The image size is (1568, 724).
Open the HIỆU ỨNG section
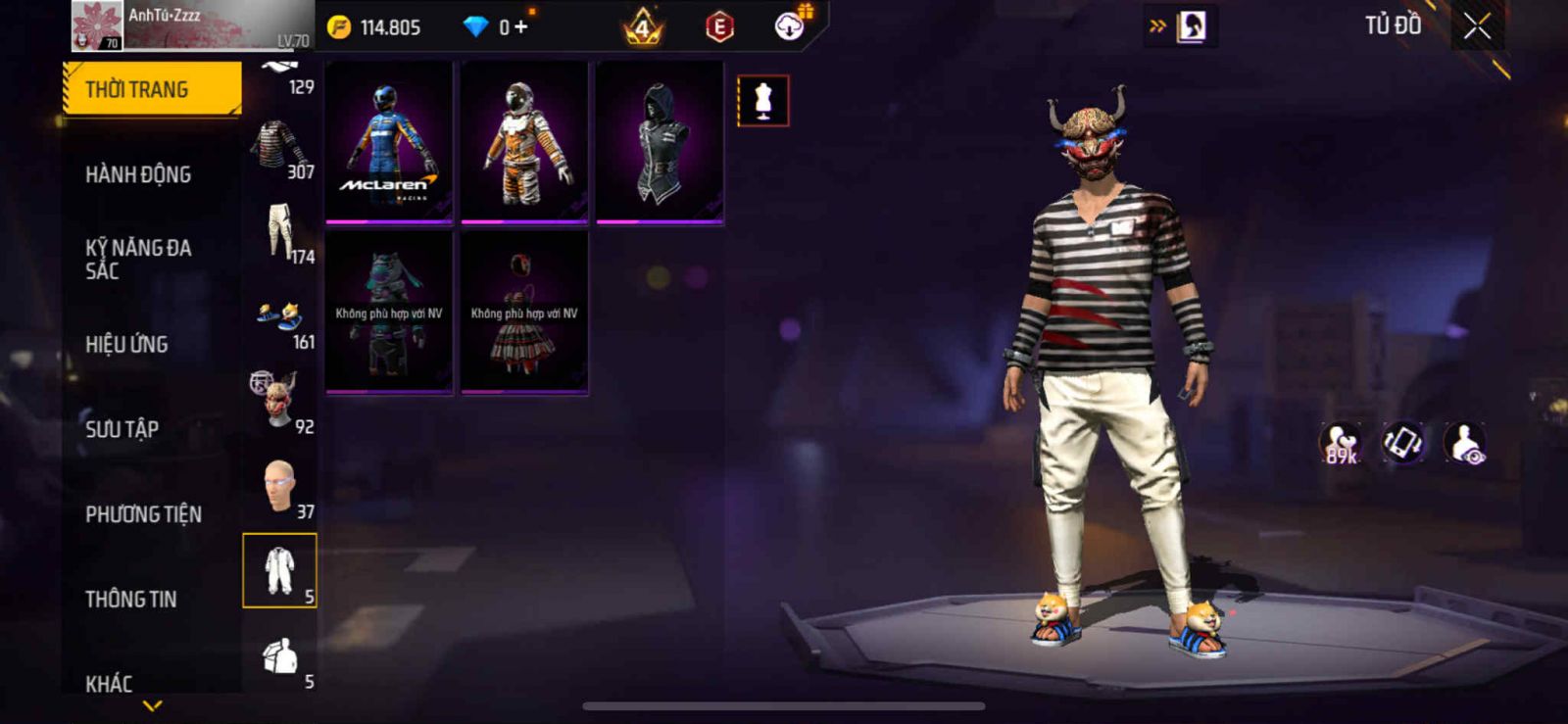[x=126, y=344]
